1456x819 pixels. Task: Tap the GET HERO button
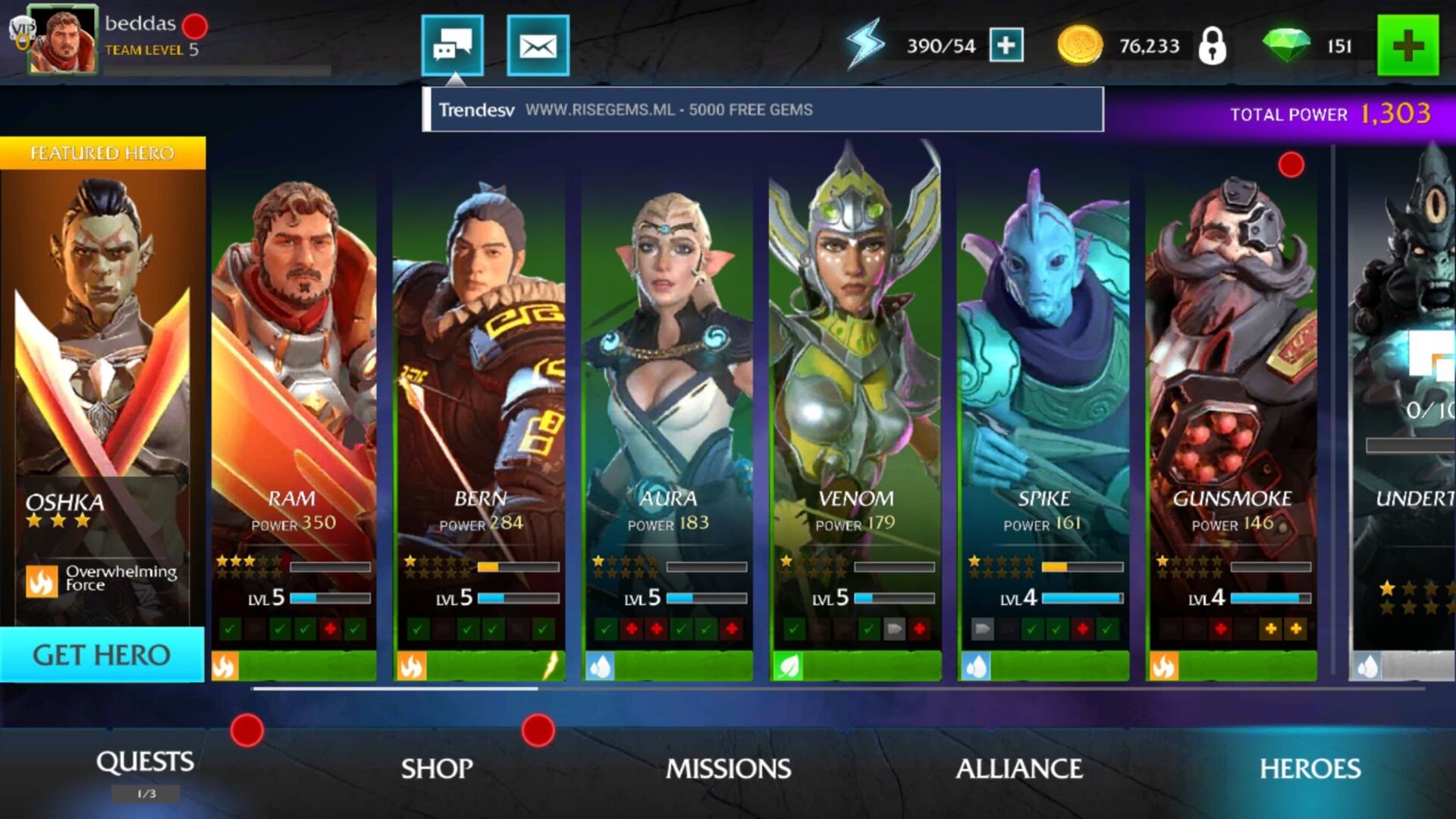coord(102,654)
